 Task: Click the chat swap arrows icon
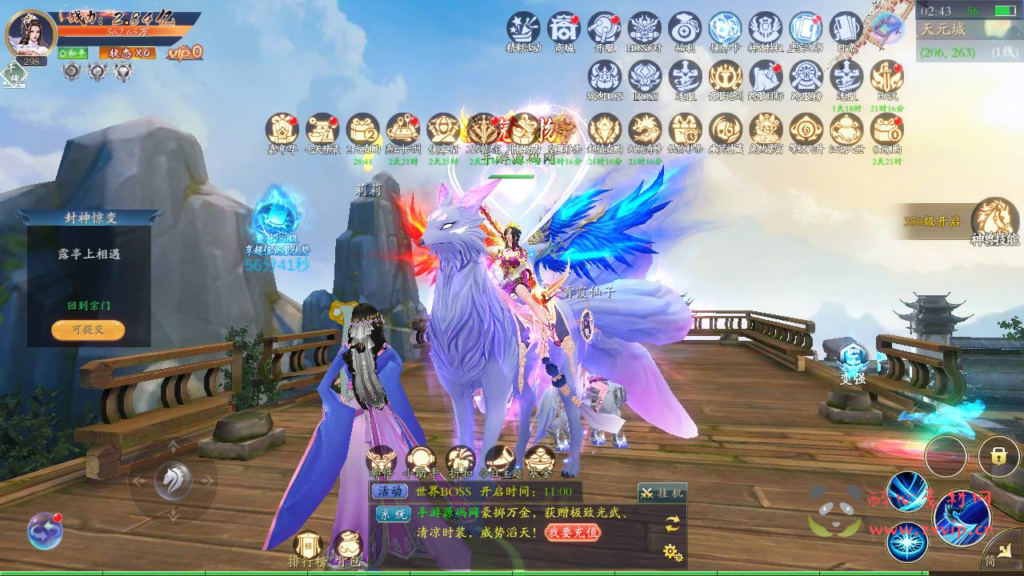point(672,522)
